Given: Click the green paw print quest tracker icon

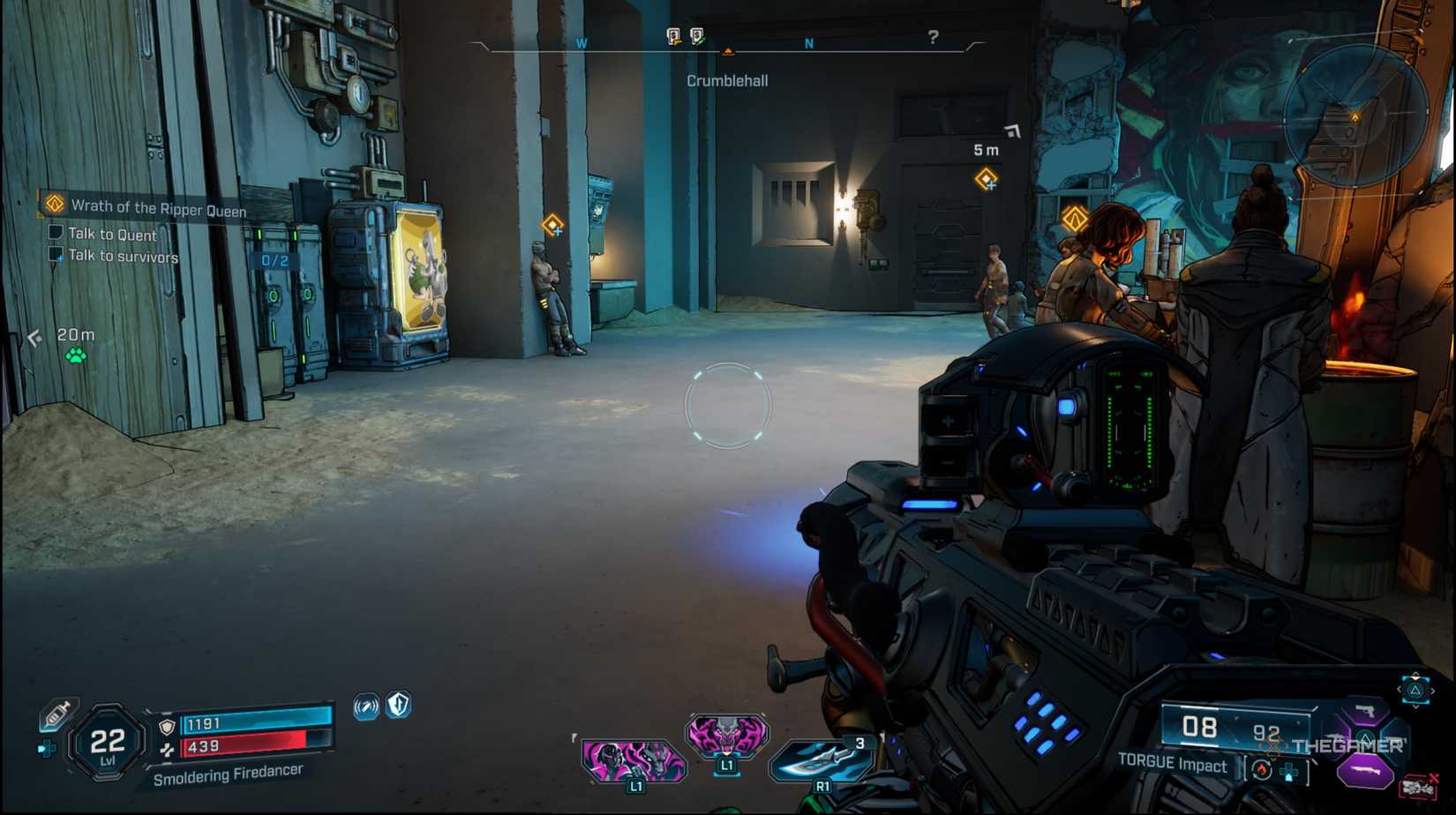Looking at the screenshot, I should coord(75,357).
